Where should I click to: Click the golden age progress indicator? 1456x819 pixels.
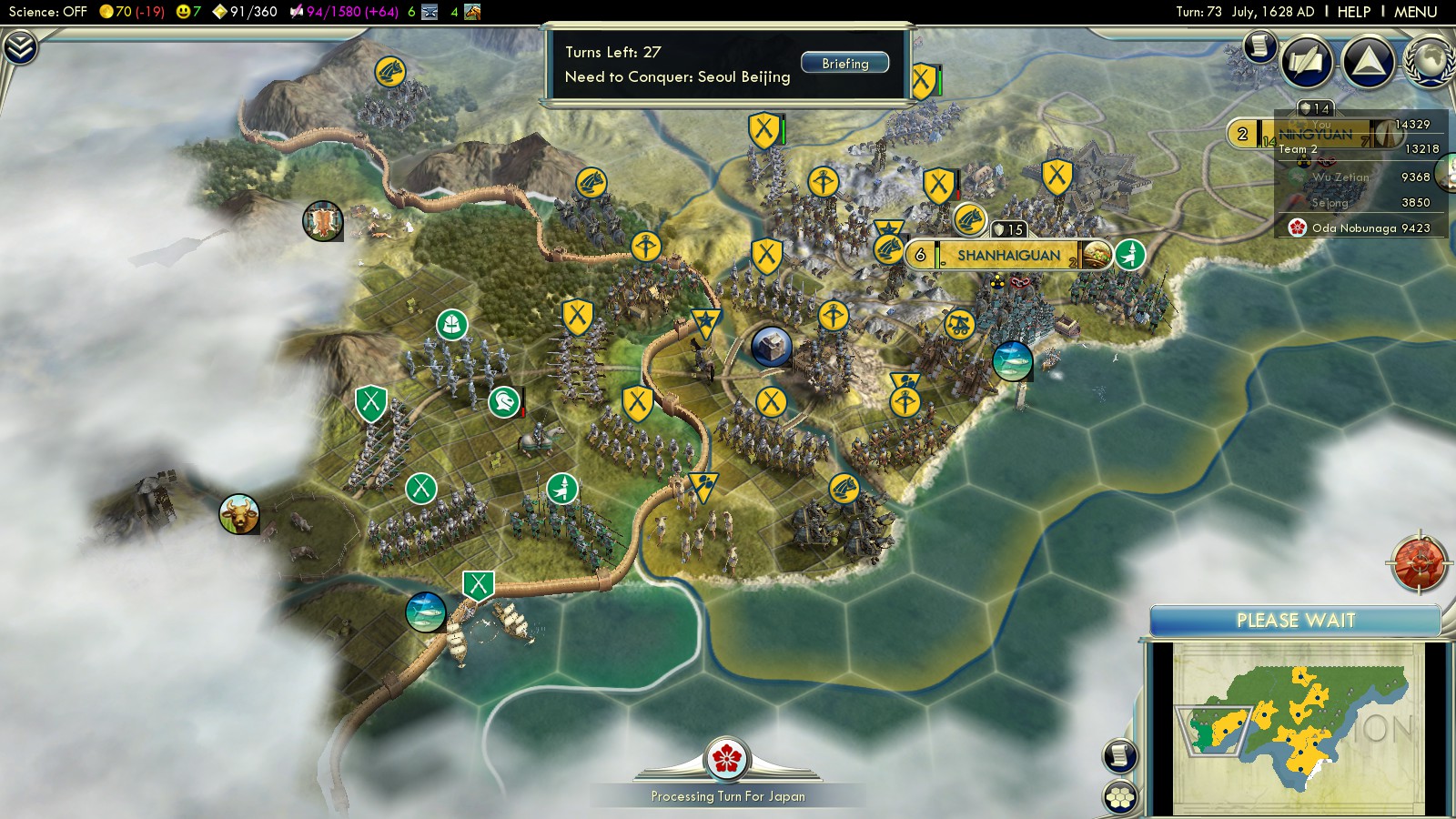[220, 12]
